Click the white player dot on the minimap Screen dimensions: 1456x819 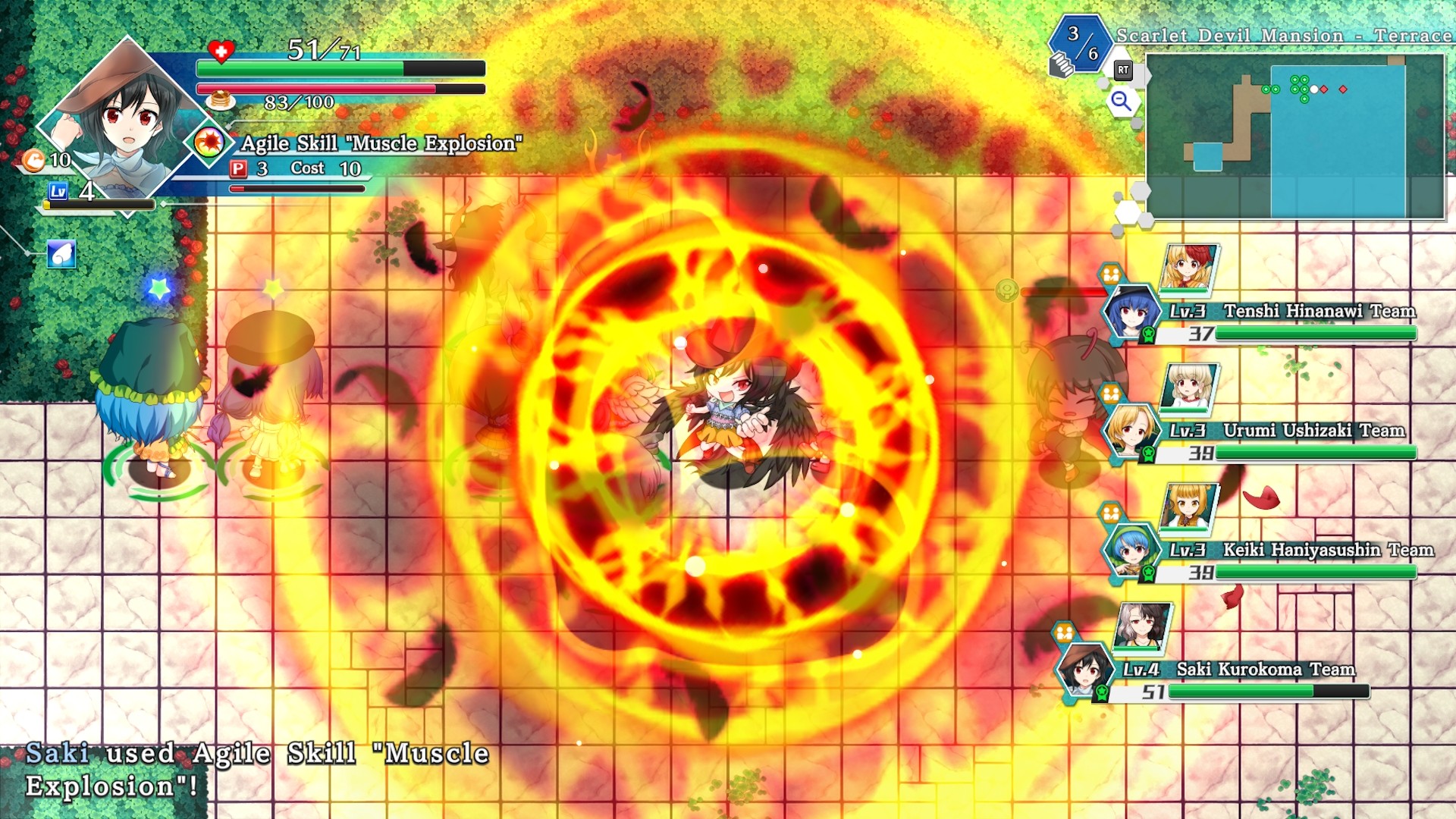1314,89
